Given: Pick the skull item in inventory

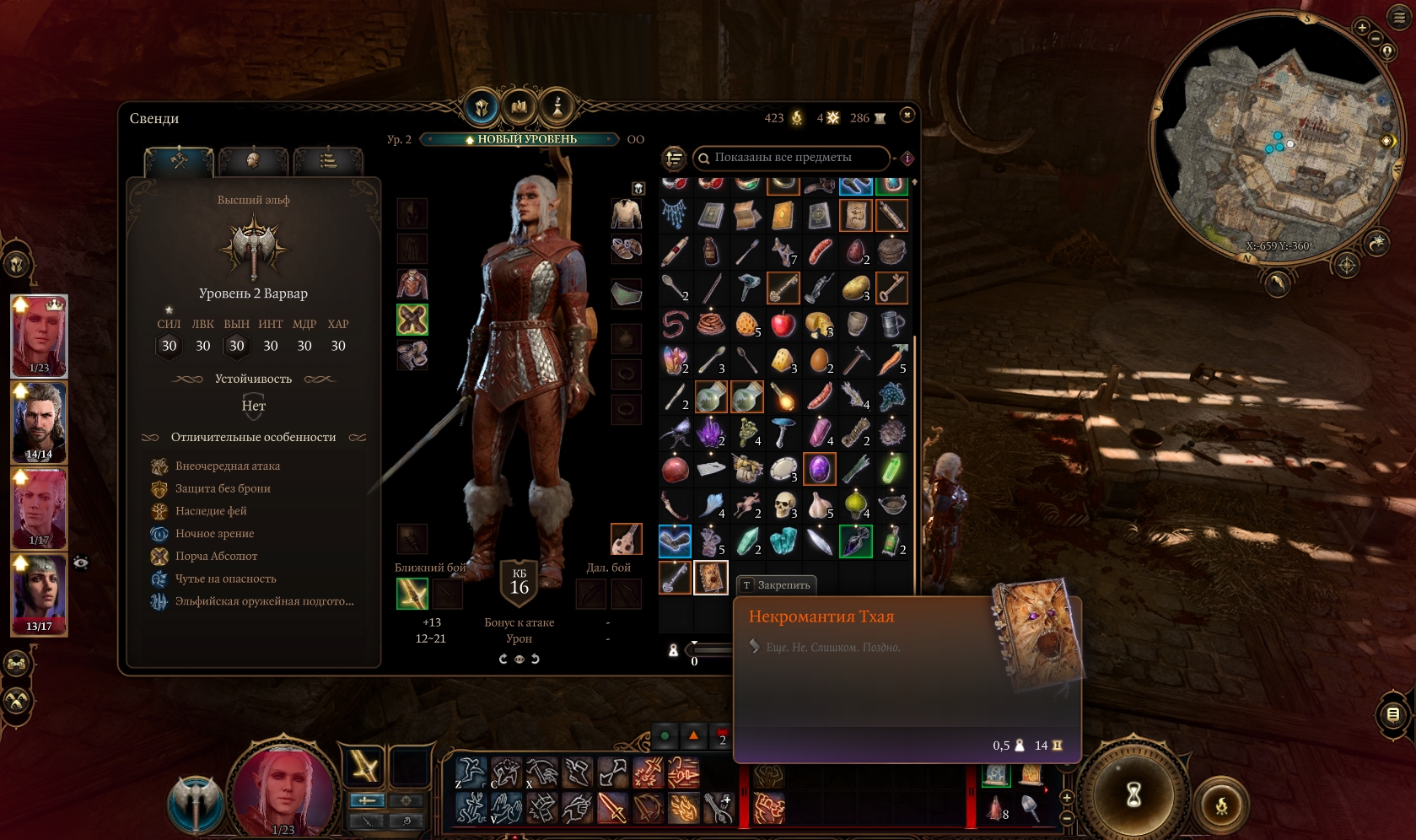Looking at the screenshot, I should (x=783, y=504).
